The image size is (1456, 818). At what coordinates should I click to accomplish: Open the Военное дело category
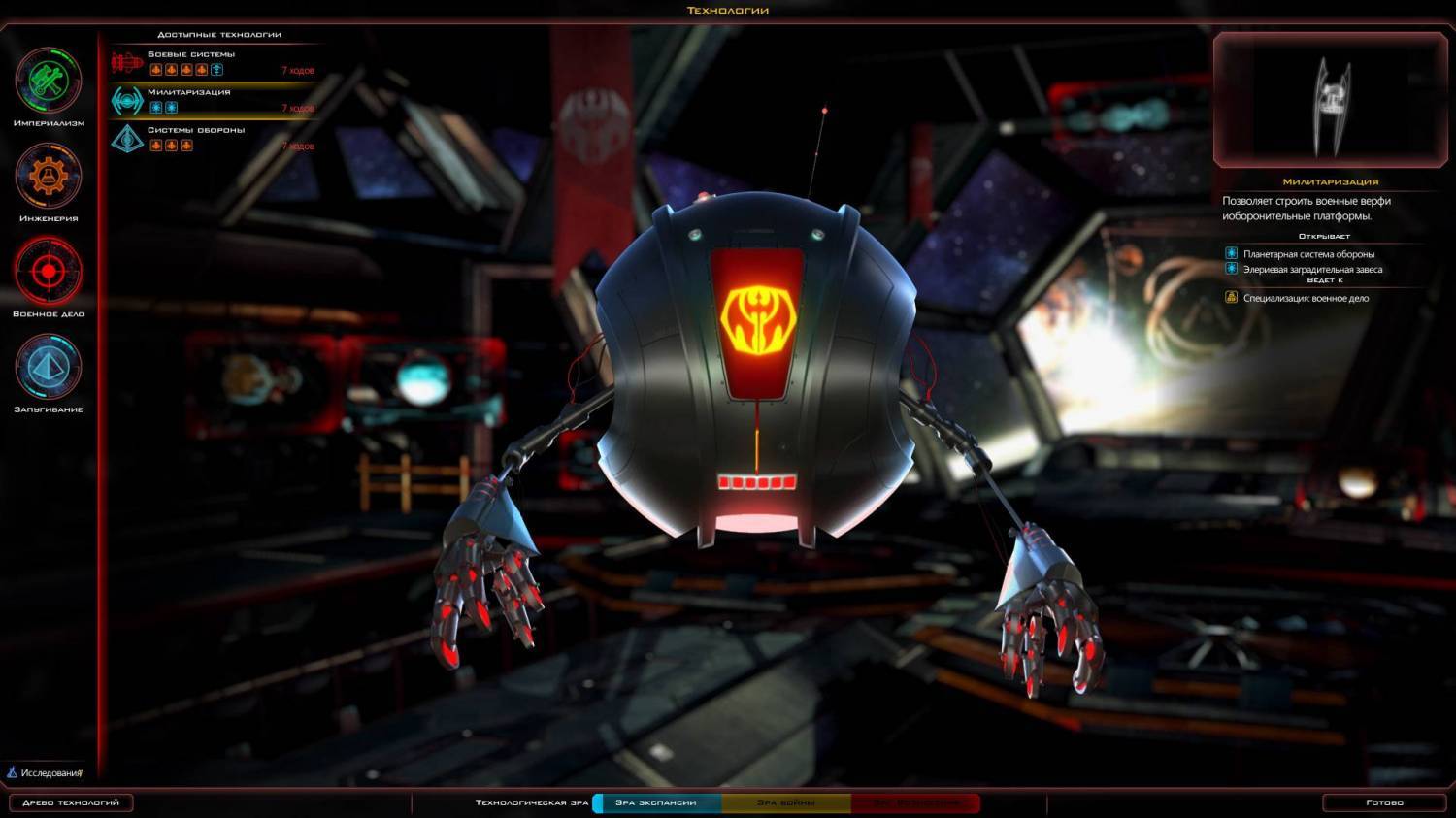pos(49,272)
